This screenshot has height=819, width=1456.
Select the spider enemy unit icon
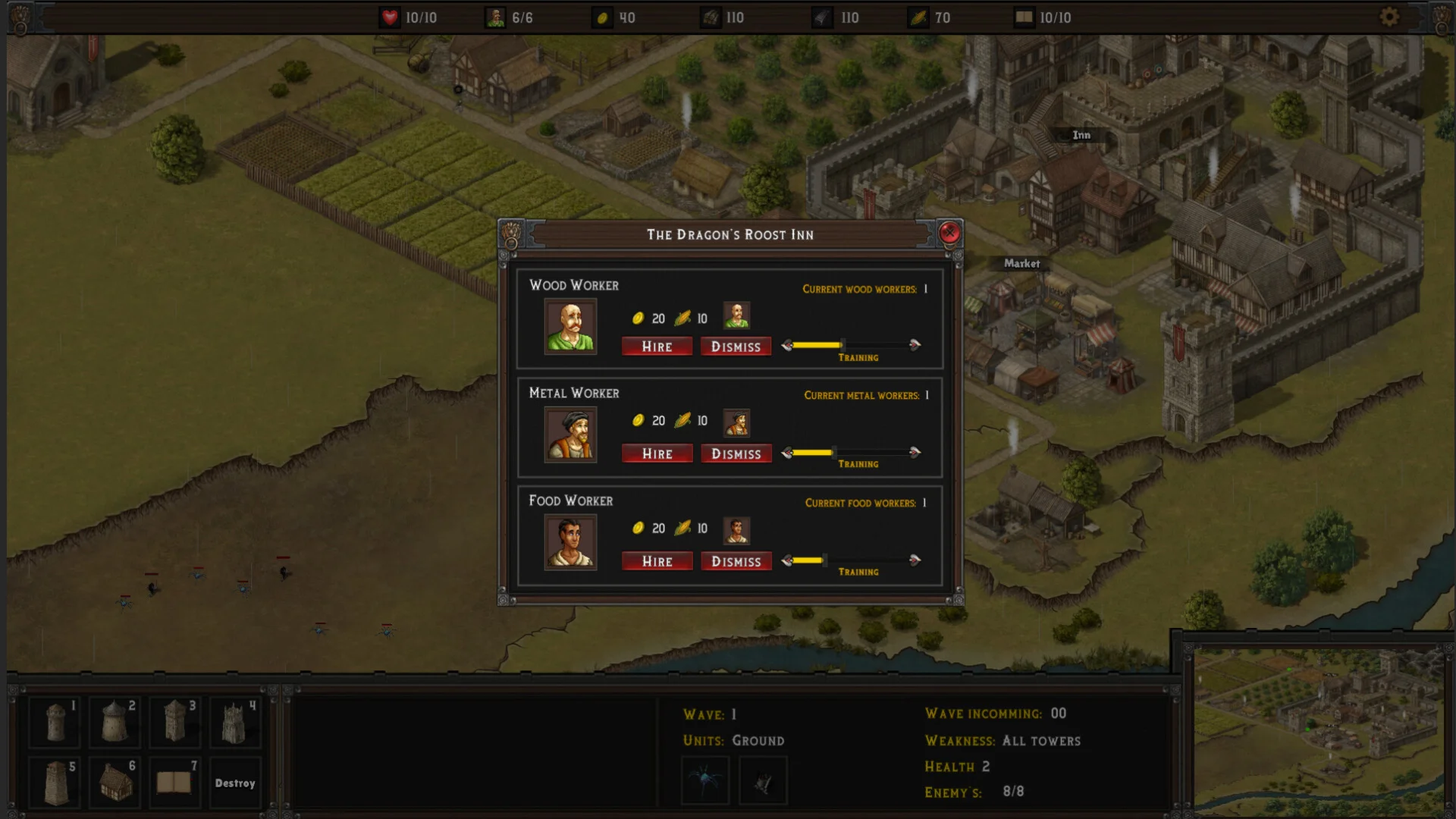coord(705,780)
